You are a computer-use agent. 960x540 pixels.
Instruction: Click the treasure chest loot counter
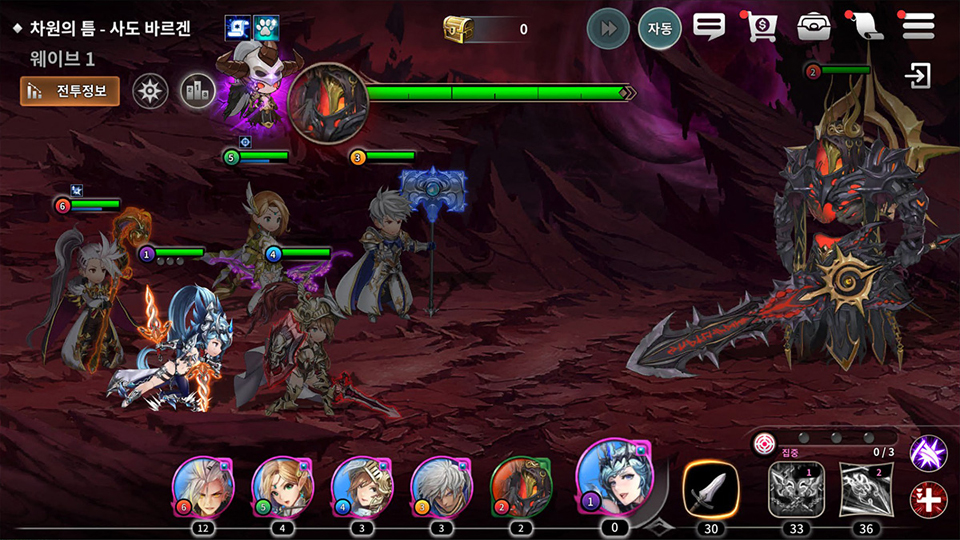point(486,29)
